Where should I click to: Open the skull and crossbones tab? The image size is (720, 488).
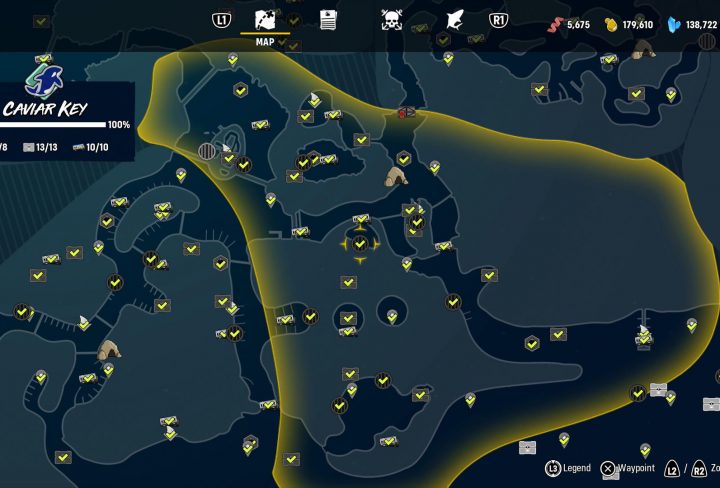coord(392,19)
